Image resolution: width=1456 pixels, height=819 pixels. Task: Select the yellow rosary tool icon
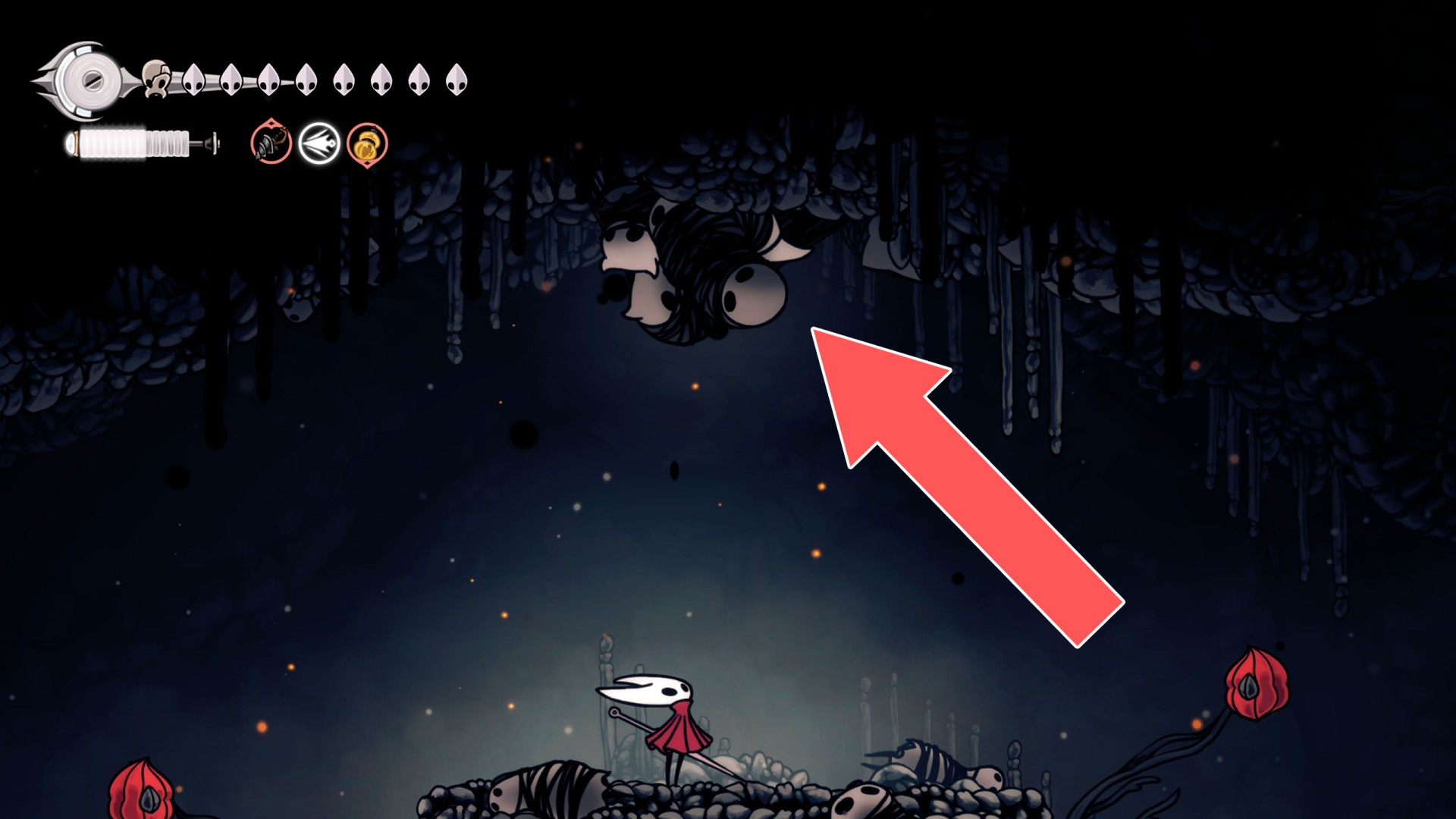tap(366, 144)
